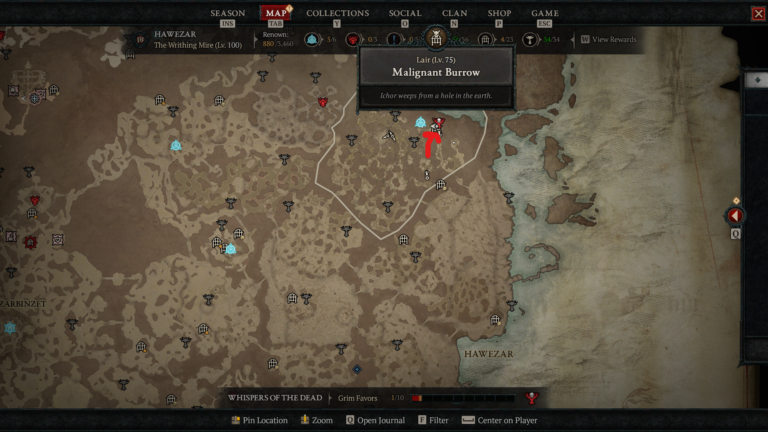This screenshot has width=768, height=432.
Task: Go to the Clan tab
Action: coord(454,13)
